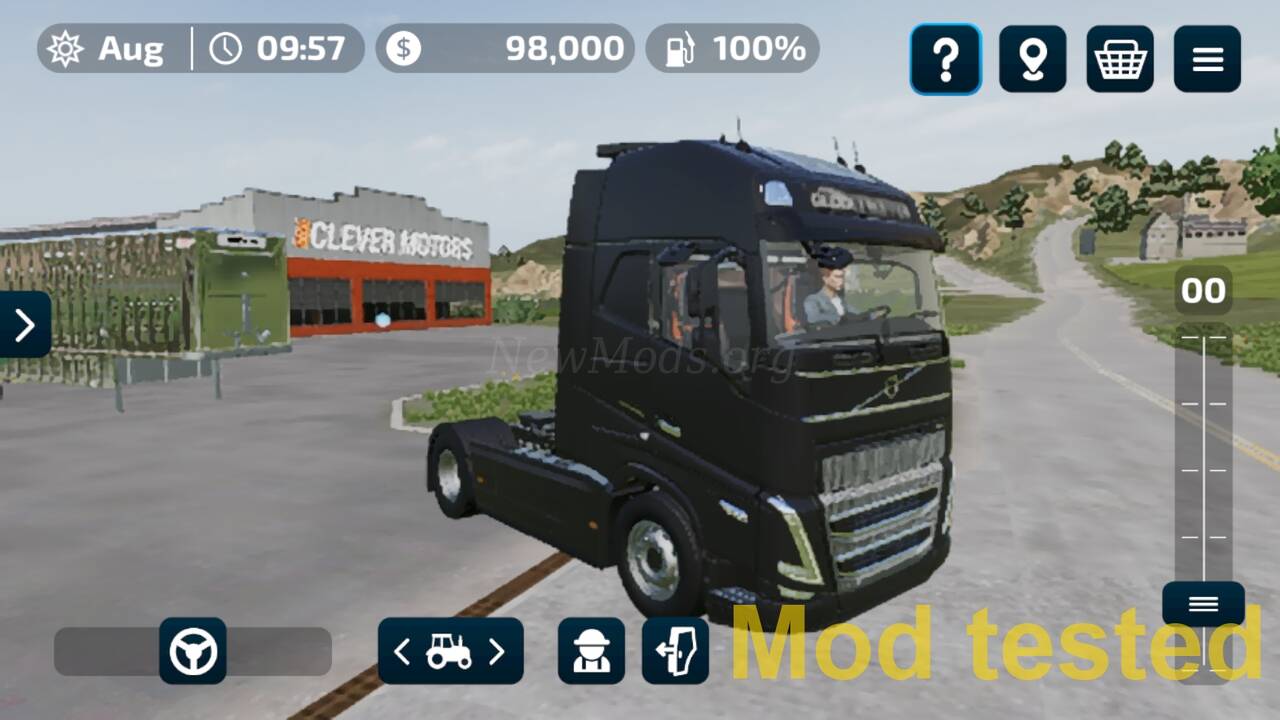Open the main game menu
Viewport: 1280px width, 720px height.
tap(1207, 59)
